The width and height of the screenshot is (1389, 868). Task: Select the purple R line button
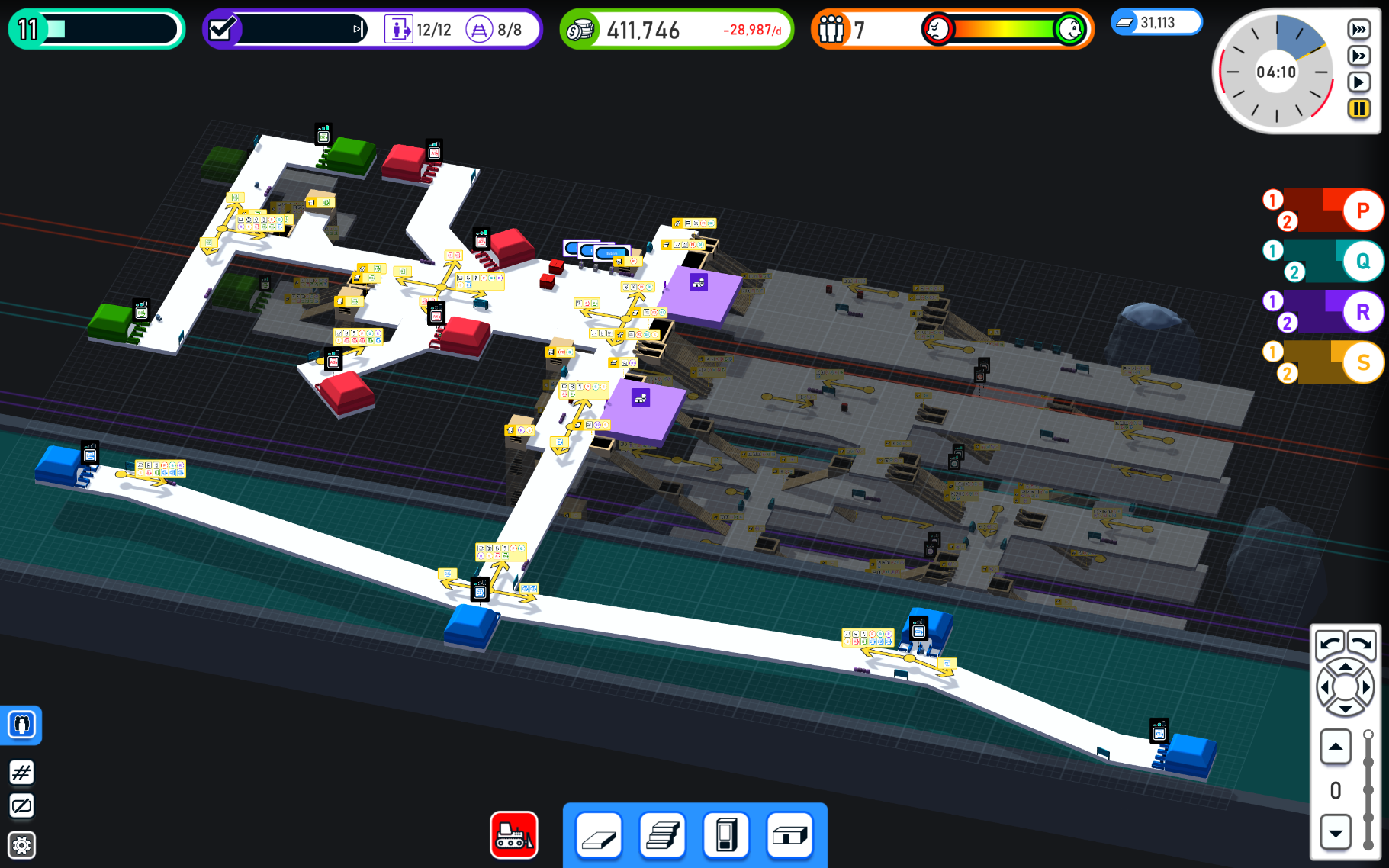pyautogui.click(x=1362, y=312)
